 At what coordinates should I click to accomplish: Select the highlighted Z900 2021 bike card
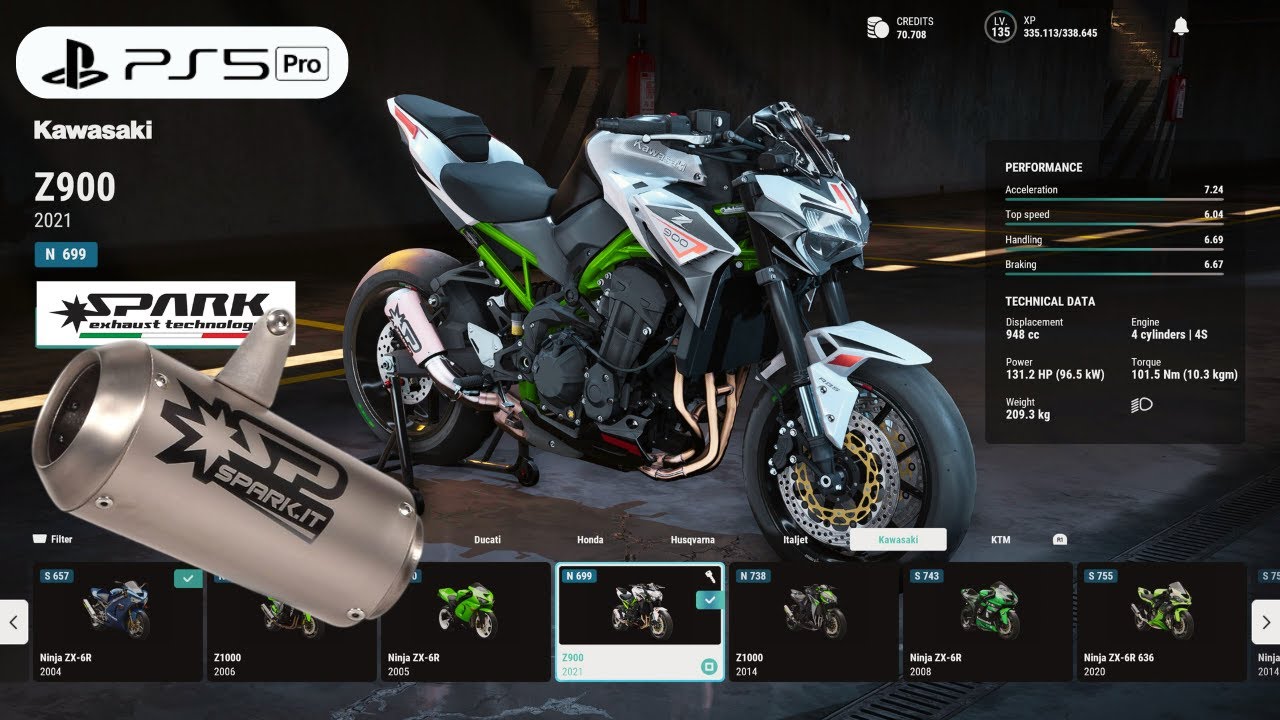click(640, 621)
